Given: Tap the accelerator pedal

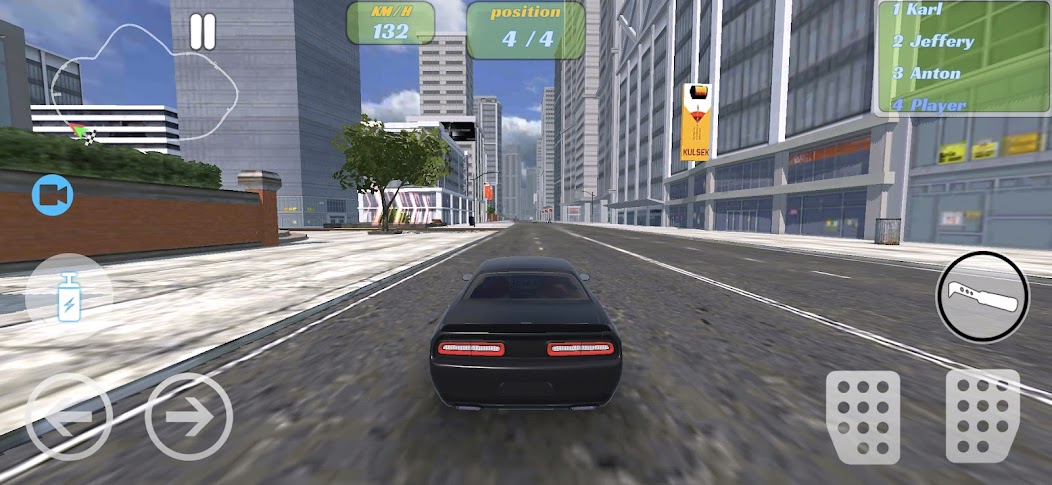Looking at the screenshot, I should [x=982, y=416].
